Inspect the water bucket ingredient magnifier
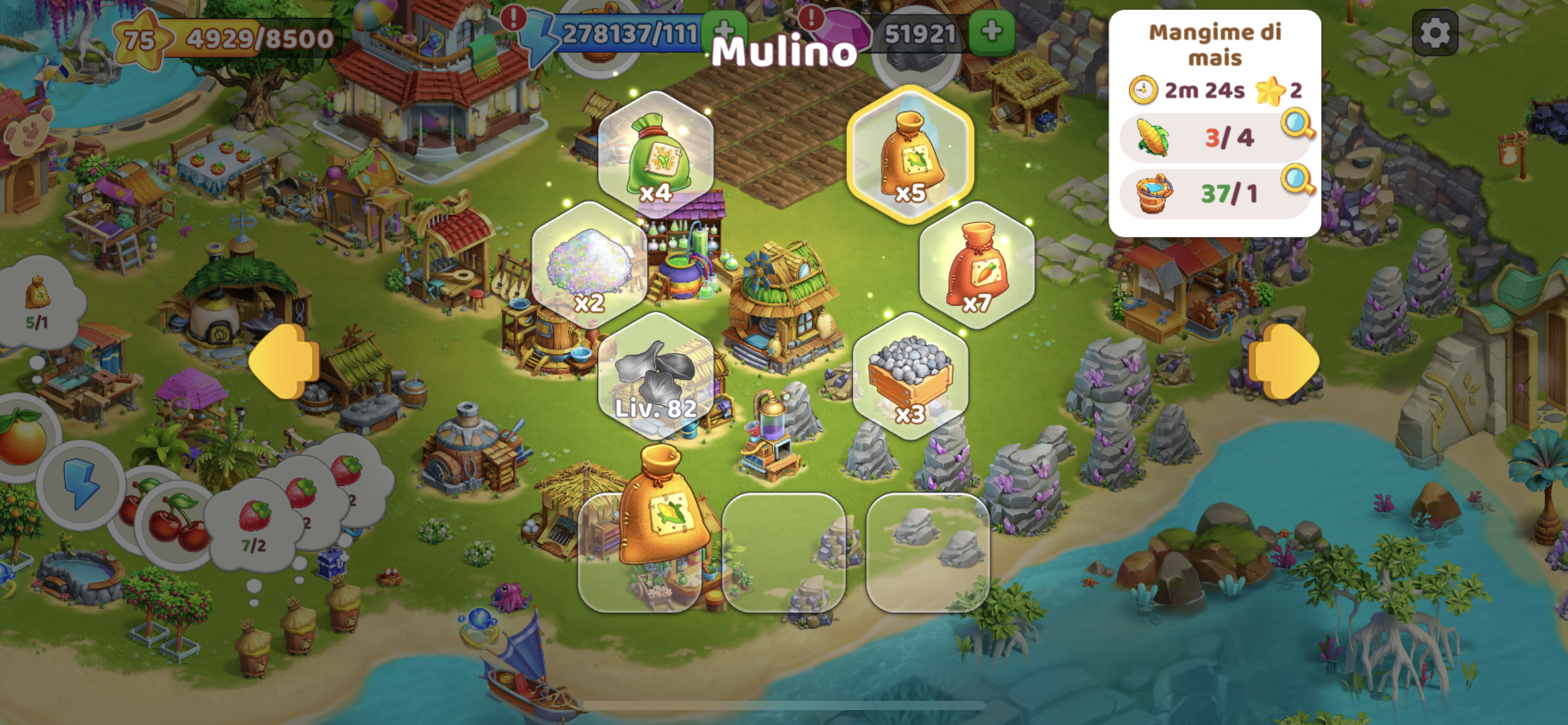This screenshot has height=725, width=1568. tap(1298, 180)
